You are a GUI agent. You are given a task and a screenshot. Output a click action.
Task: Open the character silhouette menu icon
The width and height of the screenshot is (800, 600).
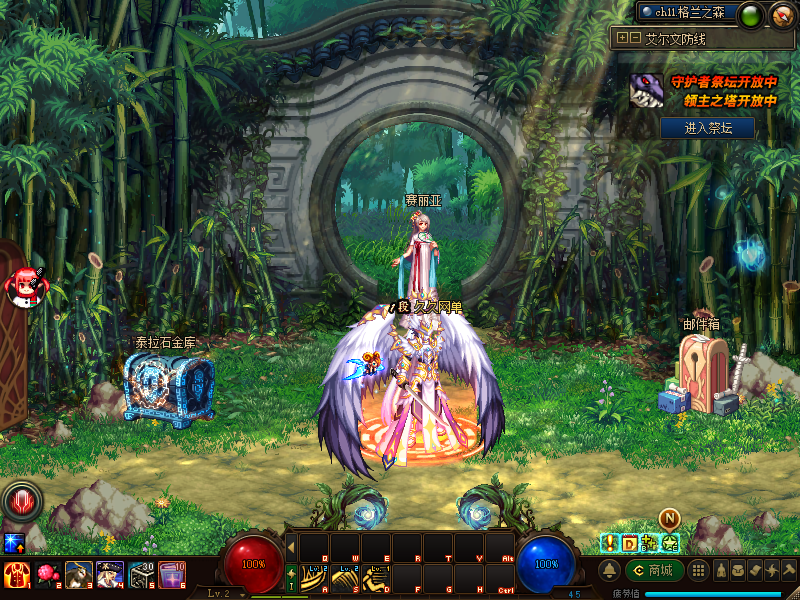[720, 570]
